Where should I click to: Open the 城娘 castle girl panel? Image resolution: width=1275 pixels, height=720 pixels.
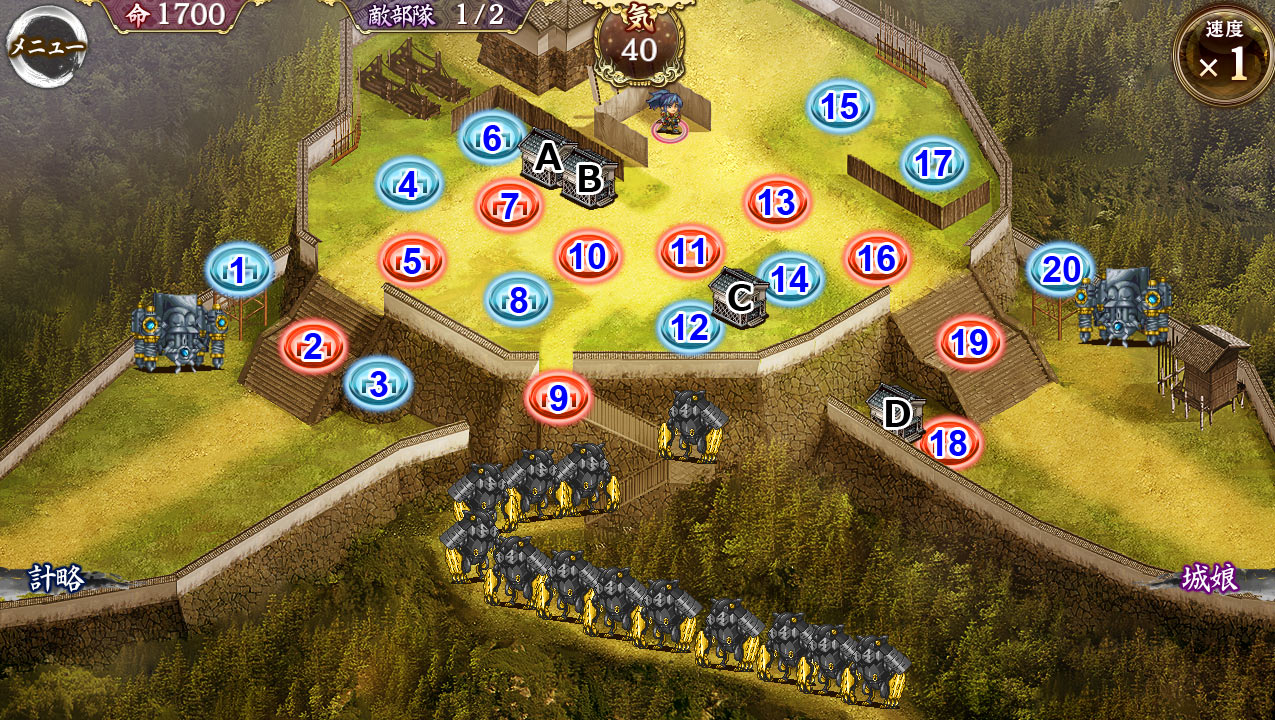[1210, 579]
